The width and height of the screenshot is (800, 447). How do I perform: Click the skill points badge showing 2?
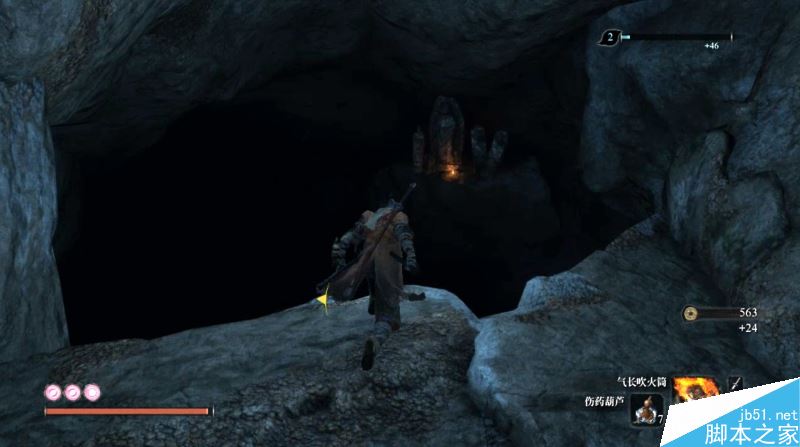[x=607, y=38]
